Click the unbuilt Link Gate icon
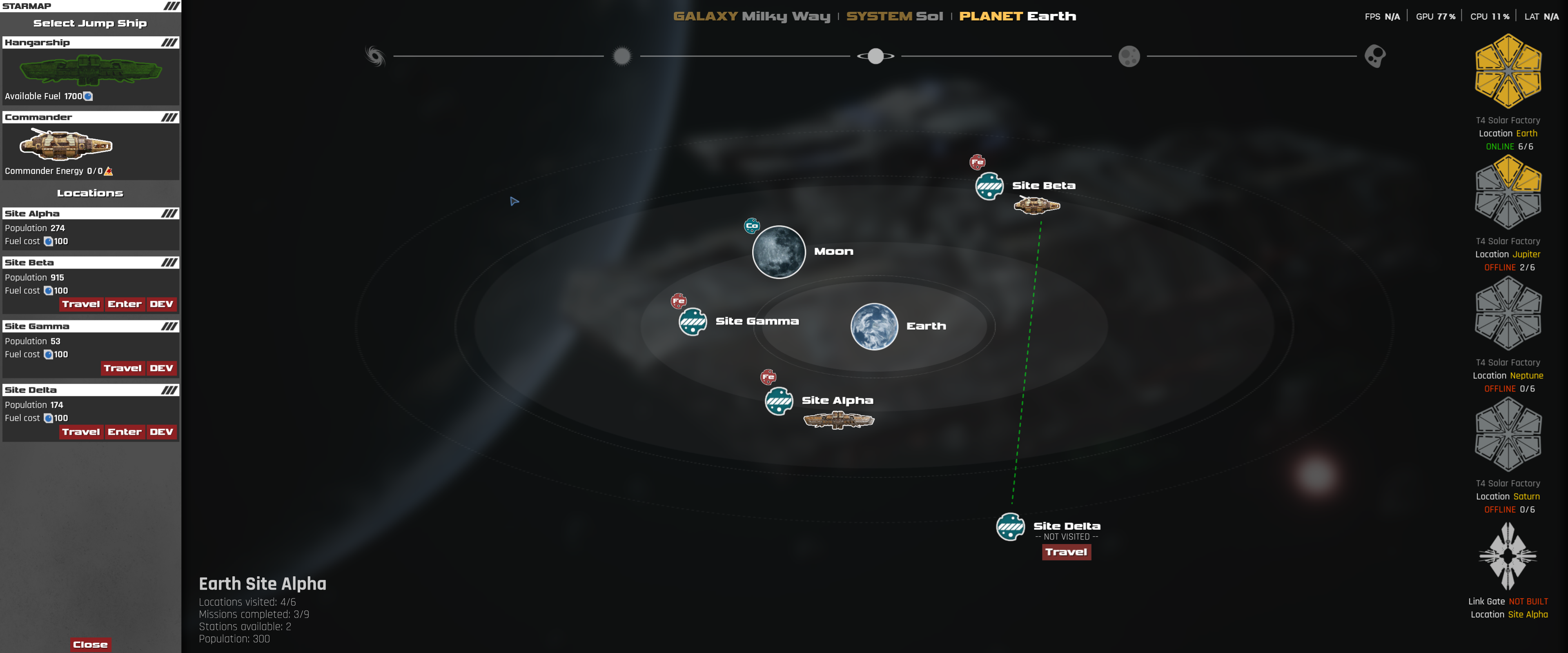Viewport: 1568px width, 653px height. coord(1508,557)
